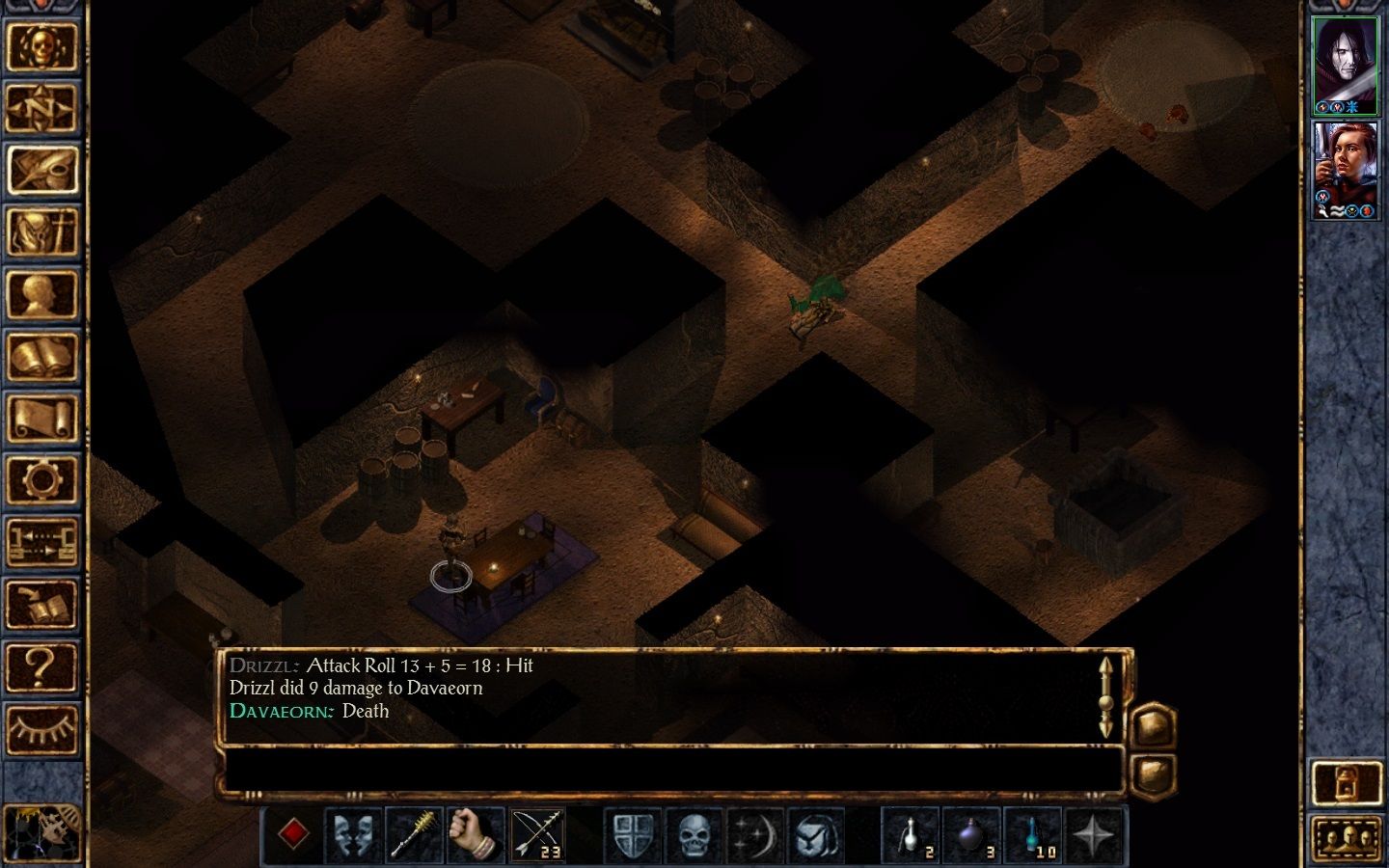Select the top character portrait
Image resolution: width=1389 pixels, height=868 pixels.
1345,60
